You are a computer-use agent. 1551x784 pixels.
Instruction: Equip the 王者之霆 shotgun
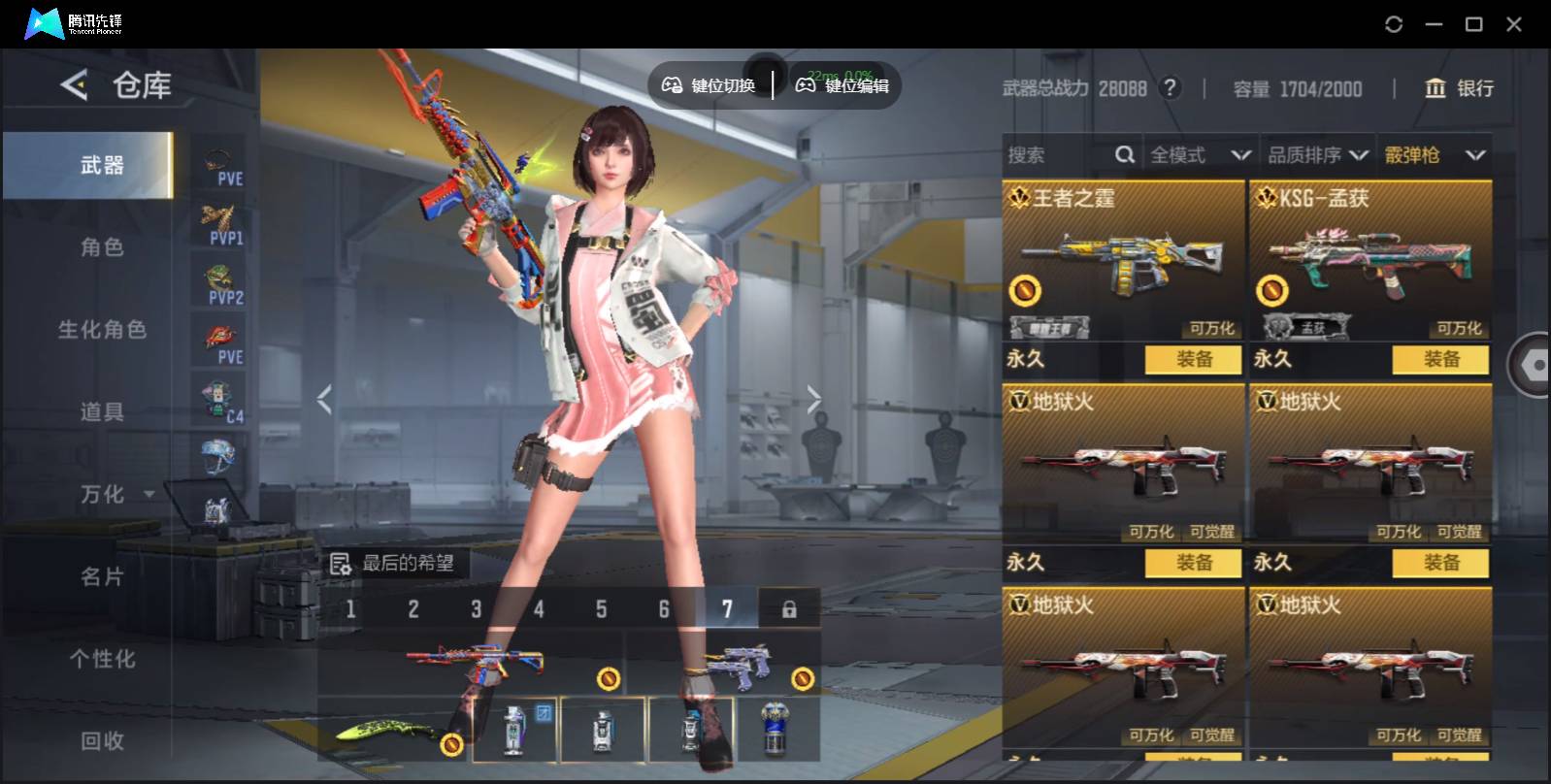(1193, 360)
